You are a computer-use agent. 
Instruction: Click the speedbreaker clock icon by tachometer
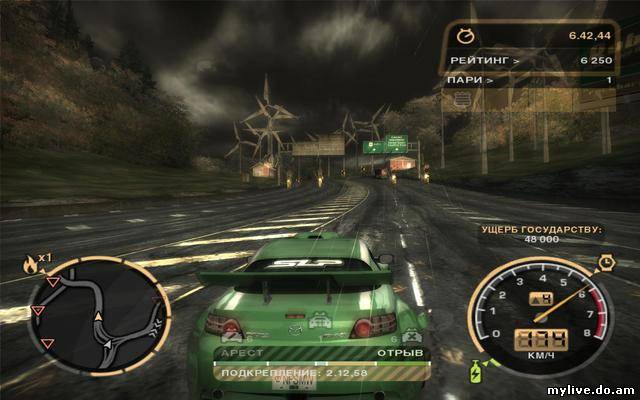[605, 262]
